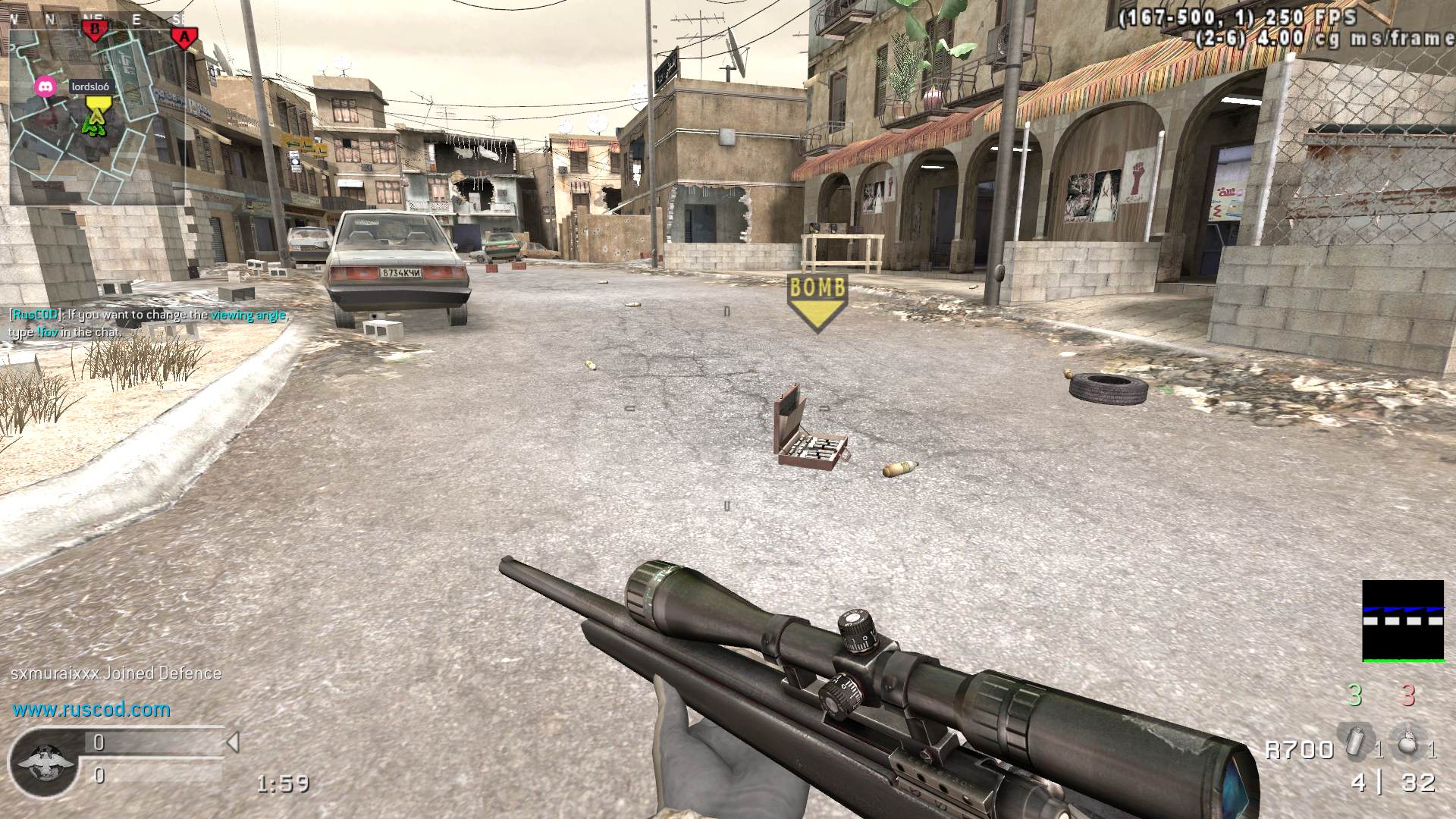This screenshot has height=819, width=1456.
Task: Select the red A objective marker
Action: pyautogui.click(x=184, y=36)
